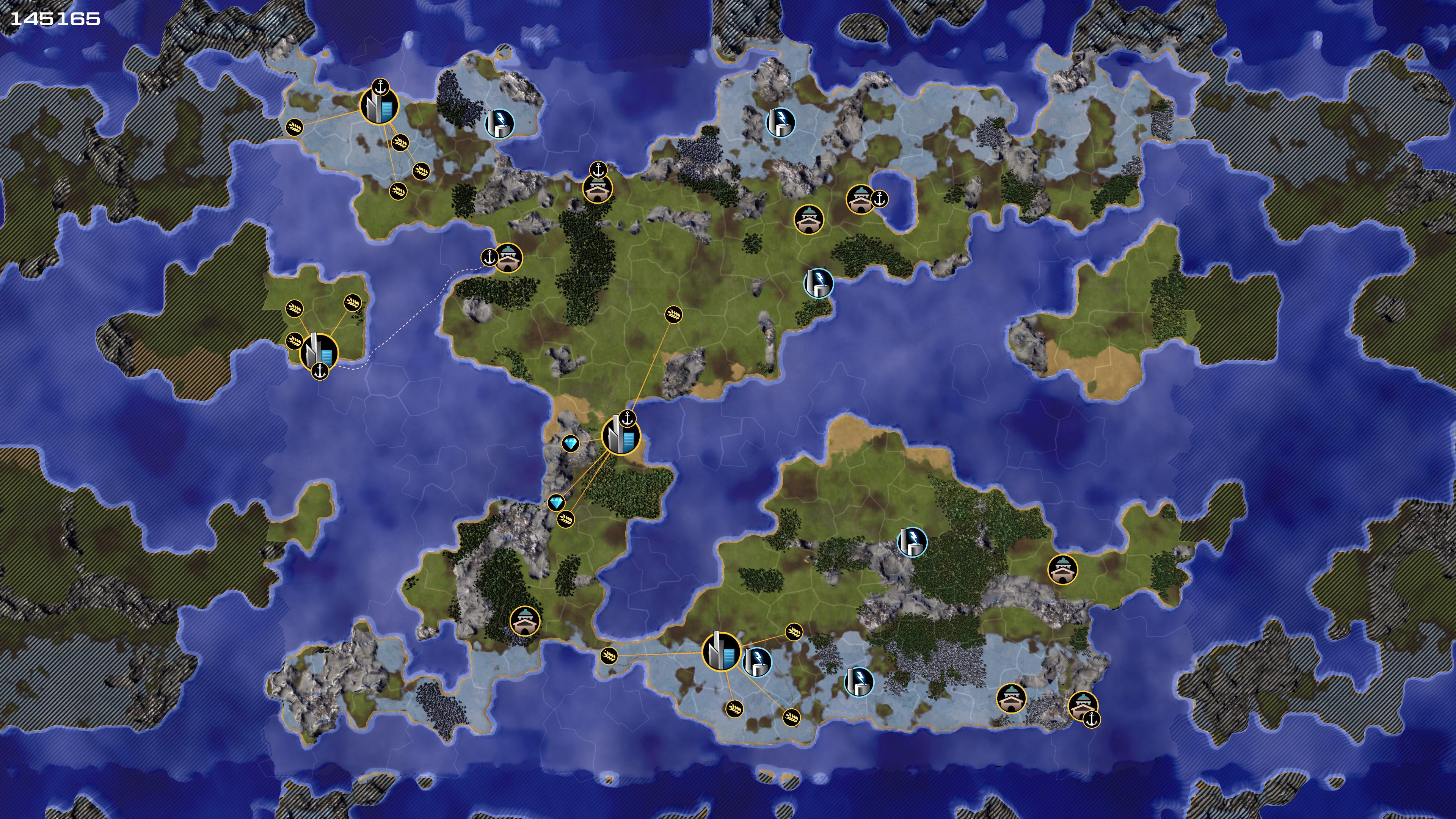Screen dimensions: 1456x819
Task: Select the city linked to two diamond icons
Action: pyautogui.click(x=621, y=436)
